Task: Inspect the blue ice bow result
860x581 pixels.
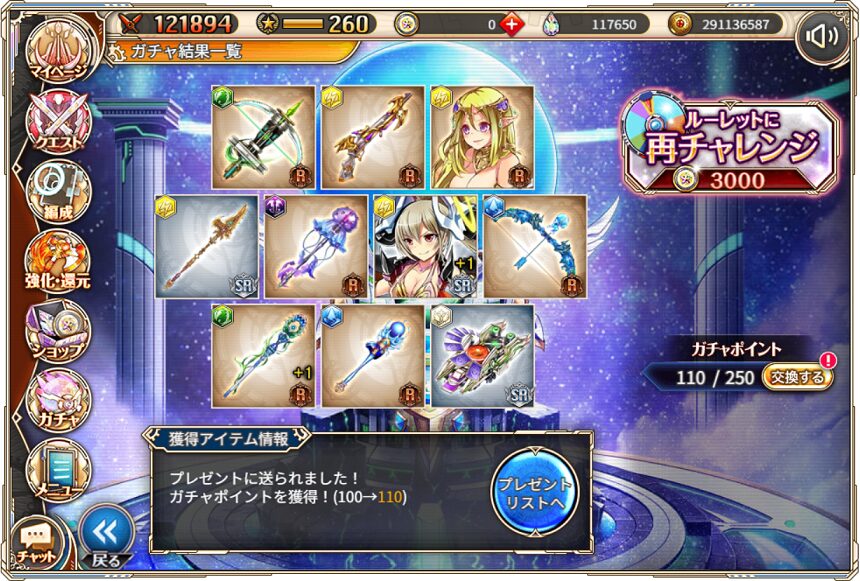Action: [x=535, y=246]
